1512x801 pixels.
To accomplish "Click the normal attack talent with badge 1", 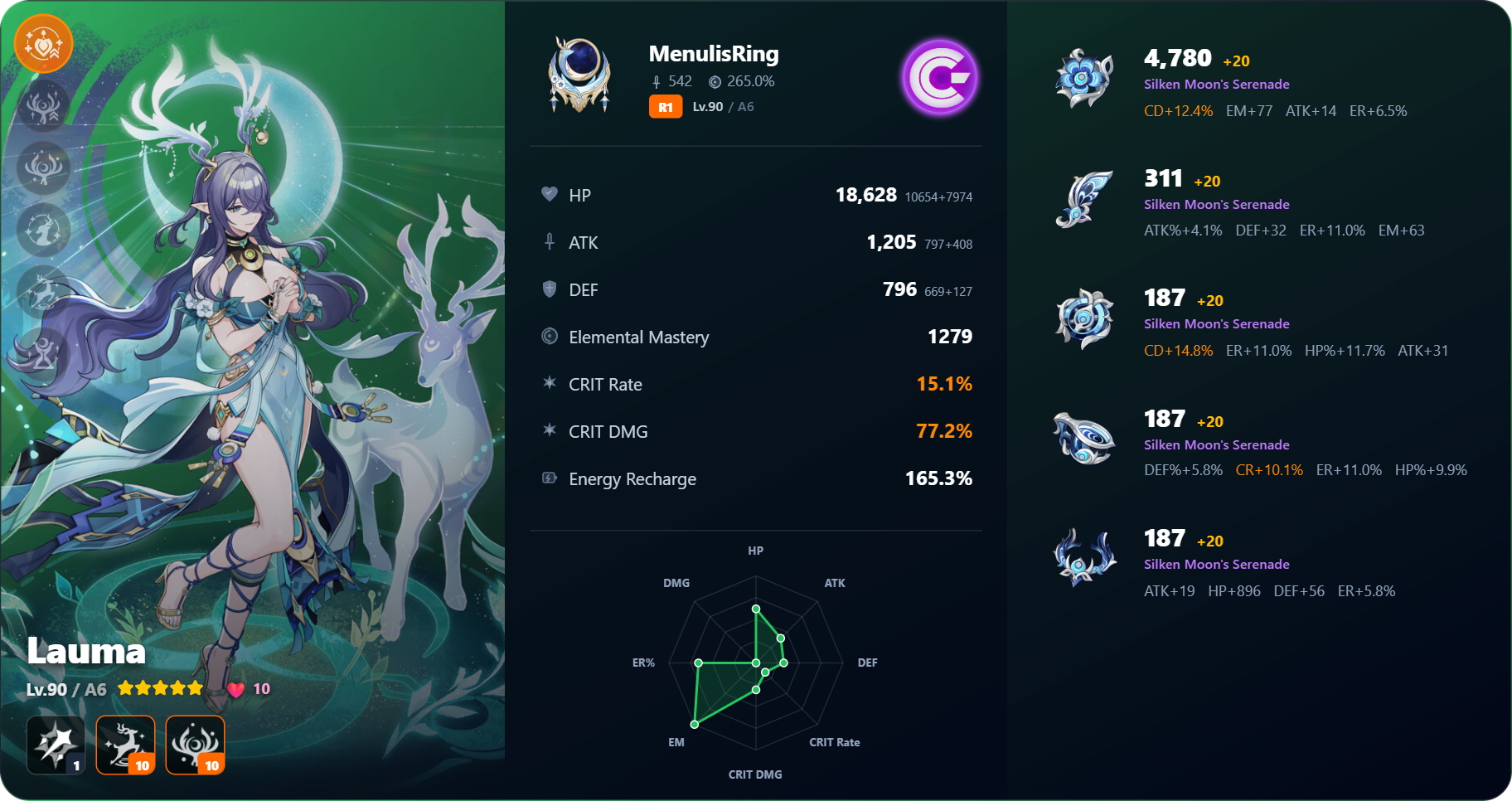I will click(x=55, y=745).
